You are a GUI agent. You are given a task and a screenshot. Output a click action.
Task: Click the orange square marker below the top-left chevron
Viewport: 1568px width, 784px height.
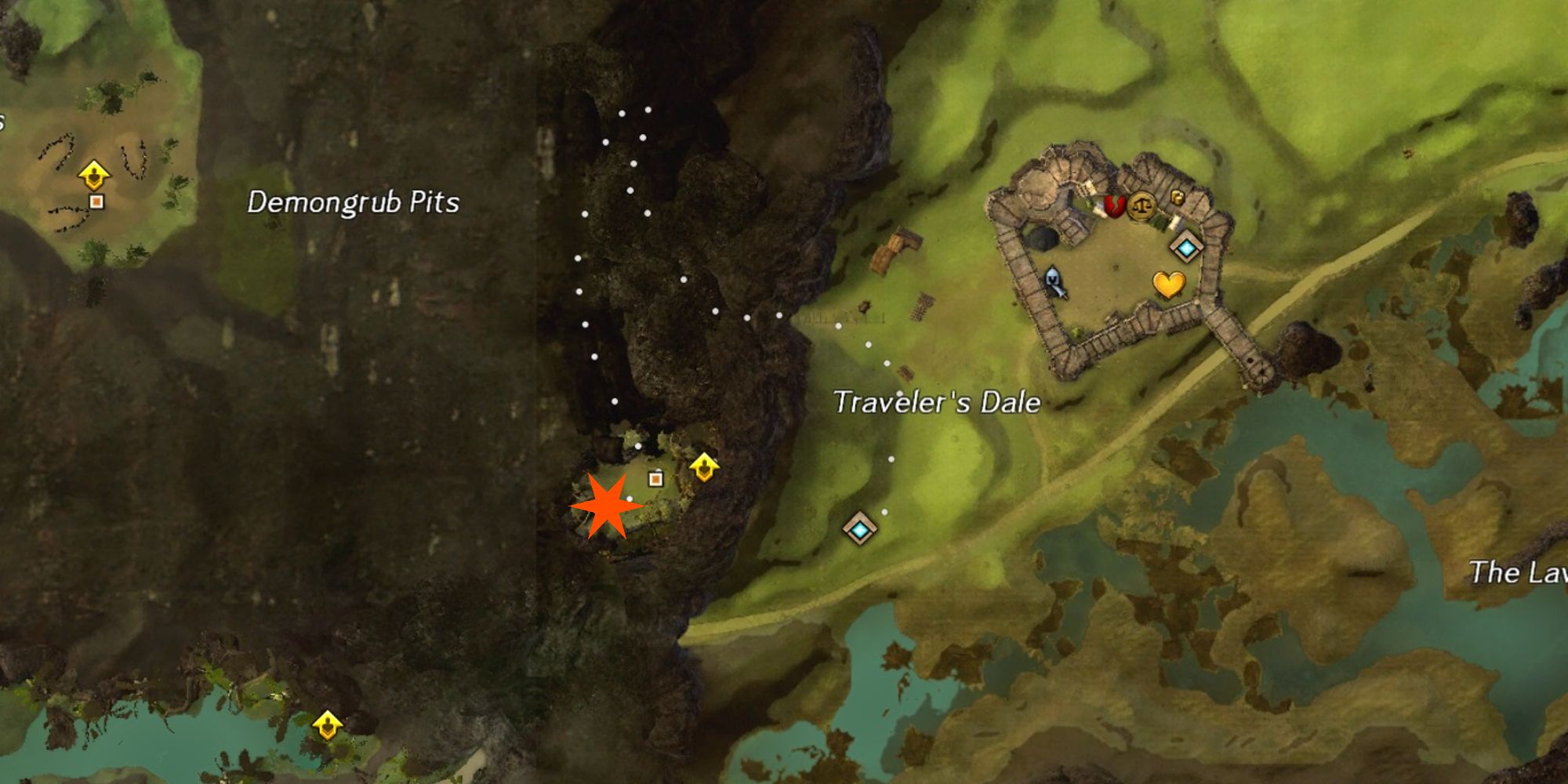click(98, 201)
